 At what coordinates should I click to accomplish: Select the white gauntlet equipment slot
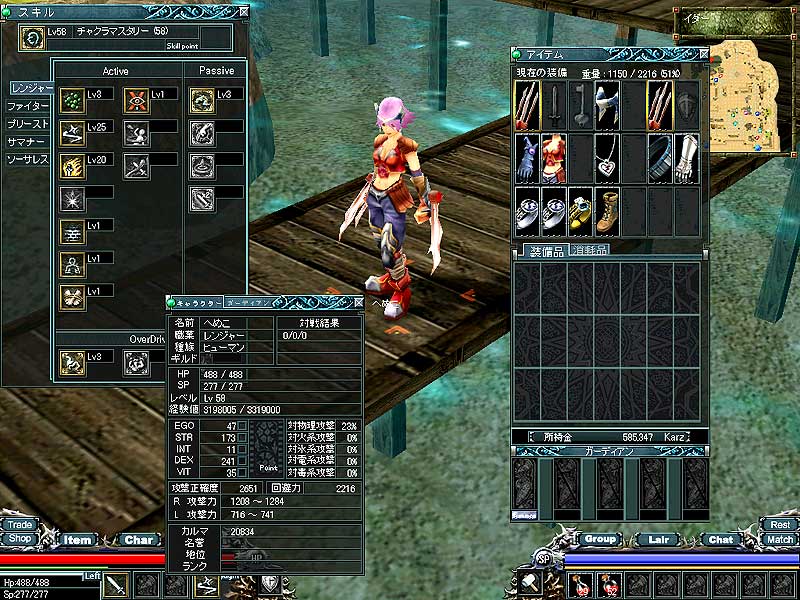[x=685, y=156]
